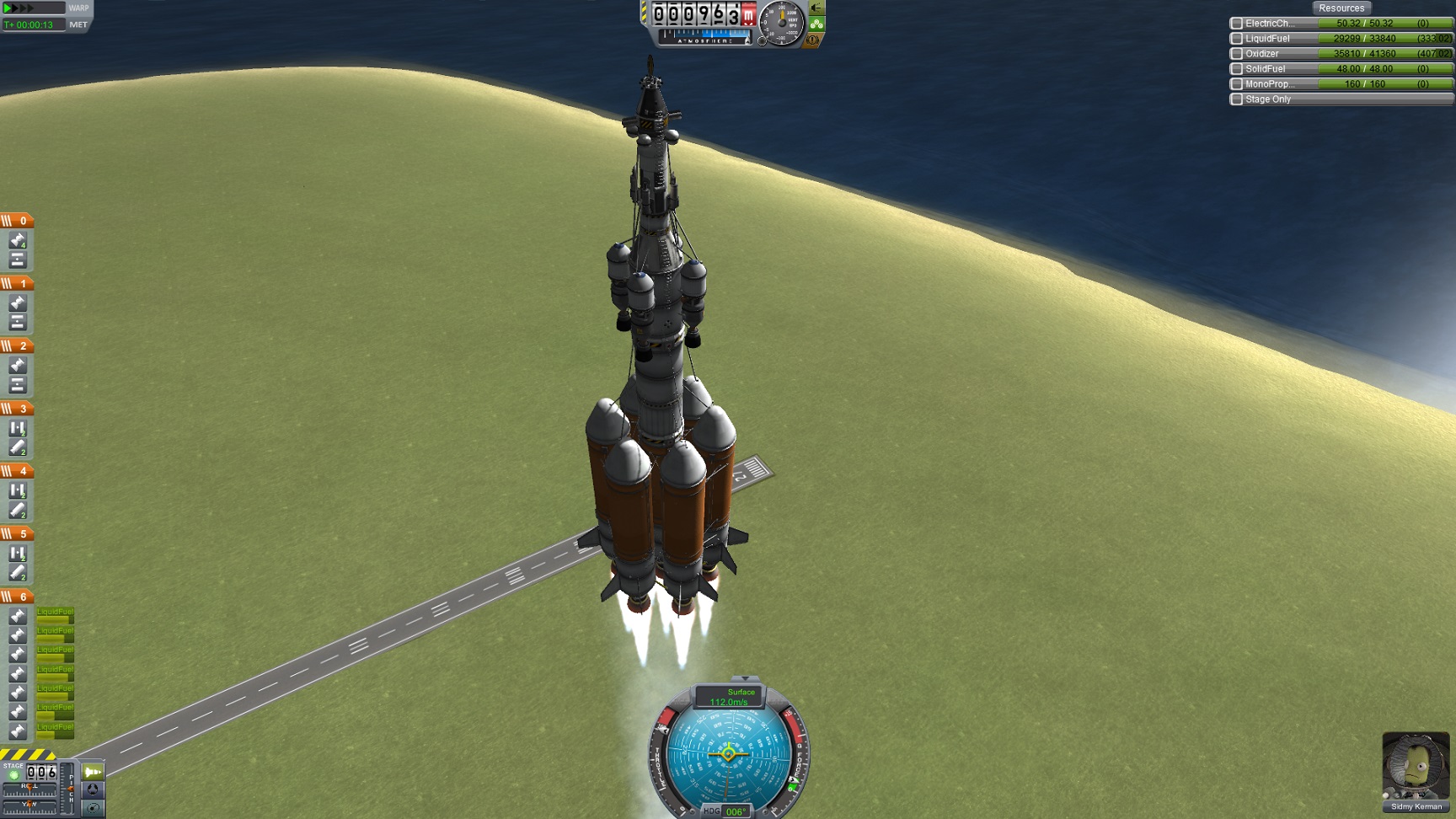The width and height of the screenshot is (1456, 819).
Task: Collapse the navball with the arrow tab
Action: tap(745, 678)
